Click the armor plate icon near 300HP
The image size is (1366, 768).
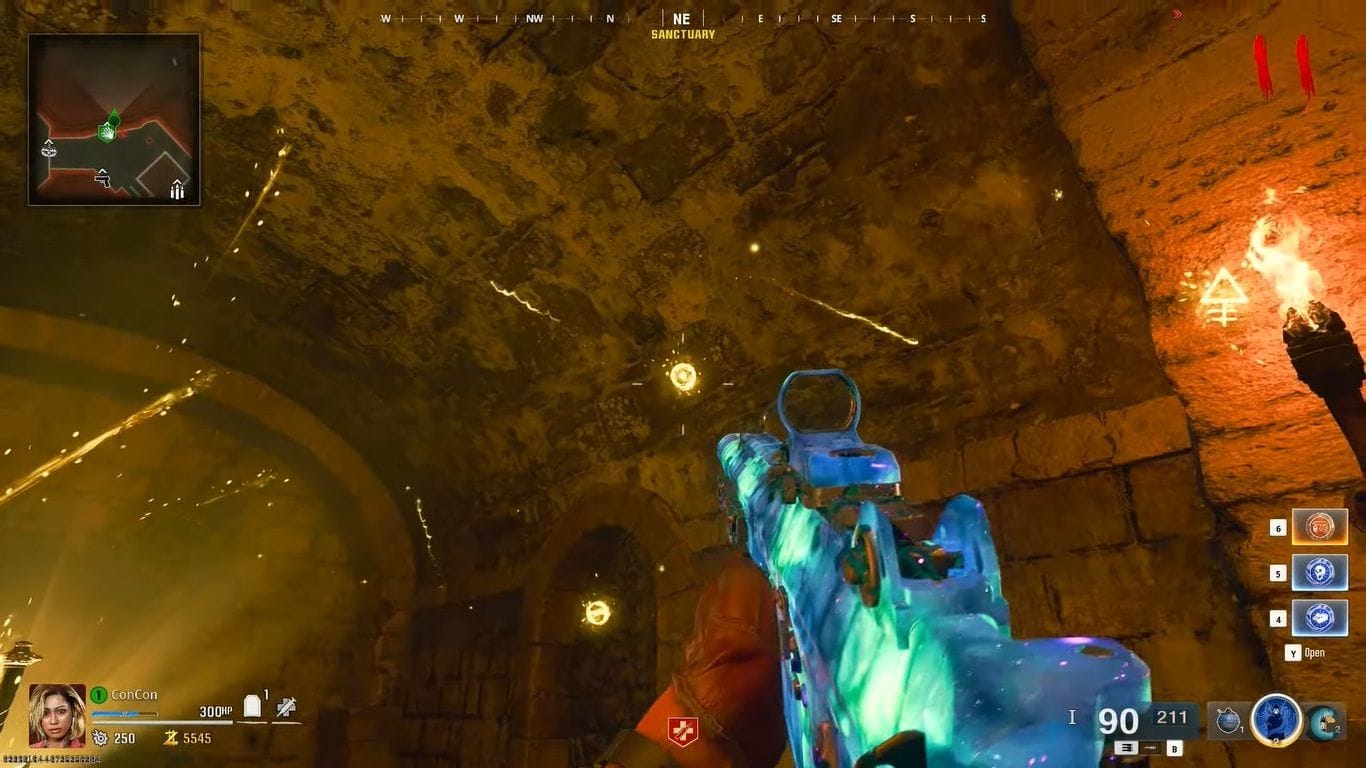pos(252,705)
